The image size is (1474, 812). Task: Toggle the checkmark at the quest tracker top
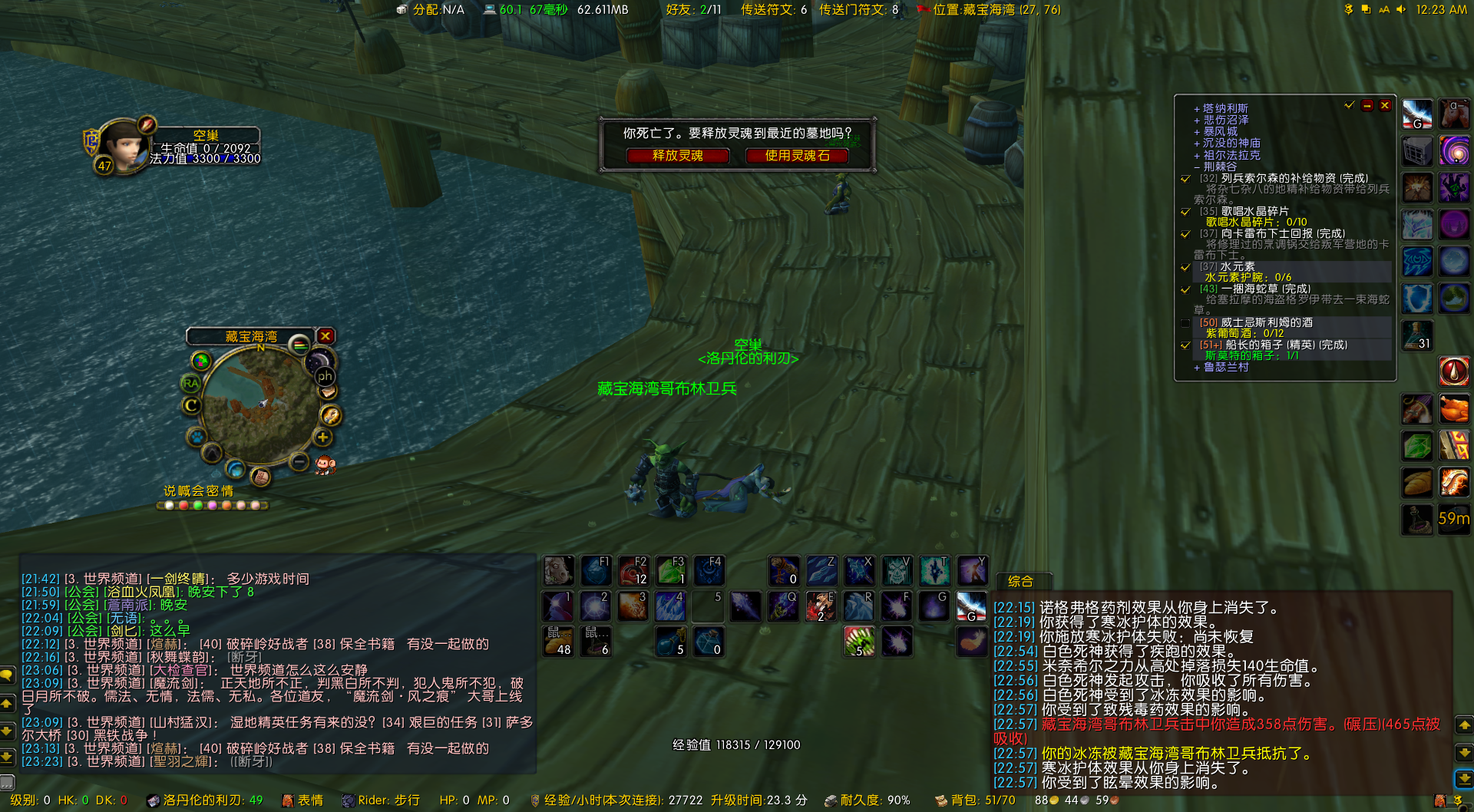tap(1349, 105)
